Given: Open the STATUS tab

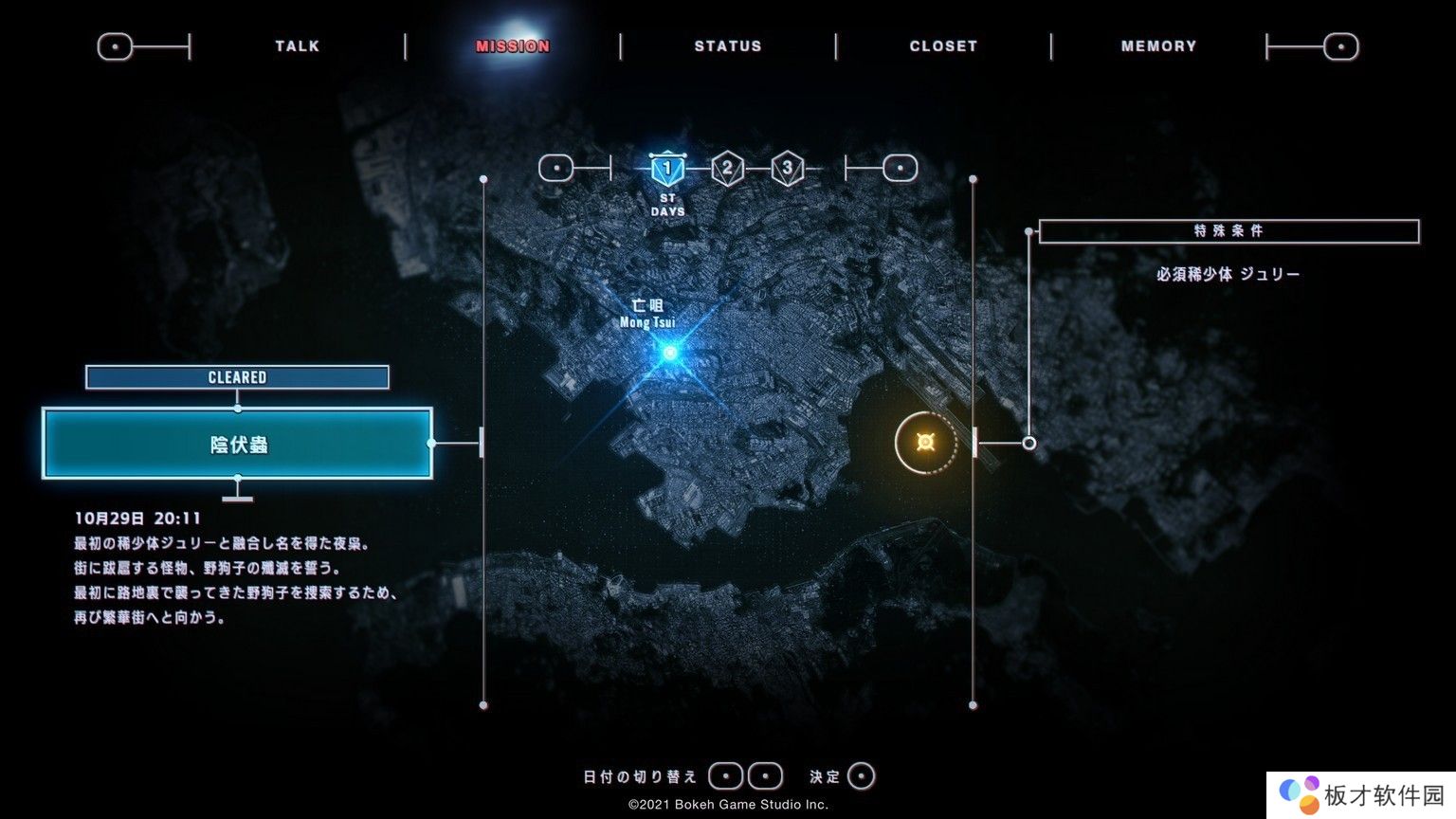Looking at the screenshot, I should 728,45.
